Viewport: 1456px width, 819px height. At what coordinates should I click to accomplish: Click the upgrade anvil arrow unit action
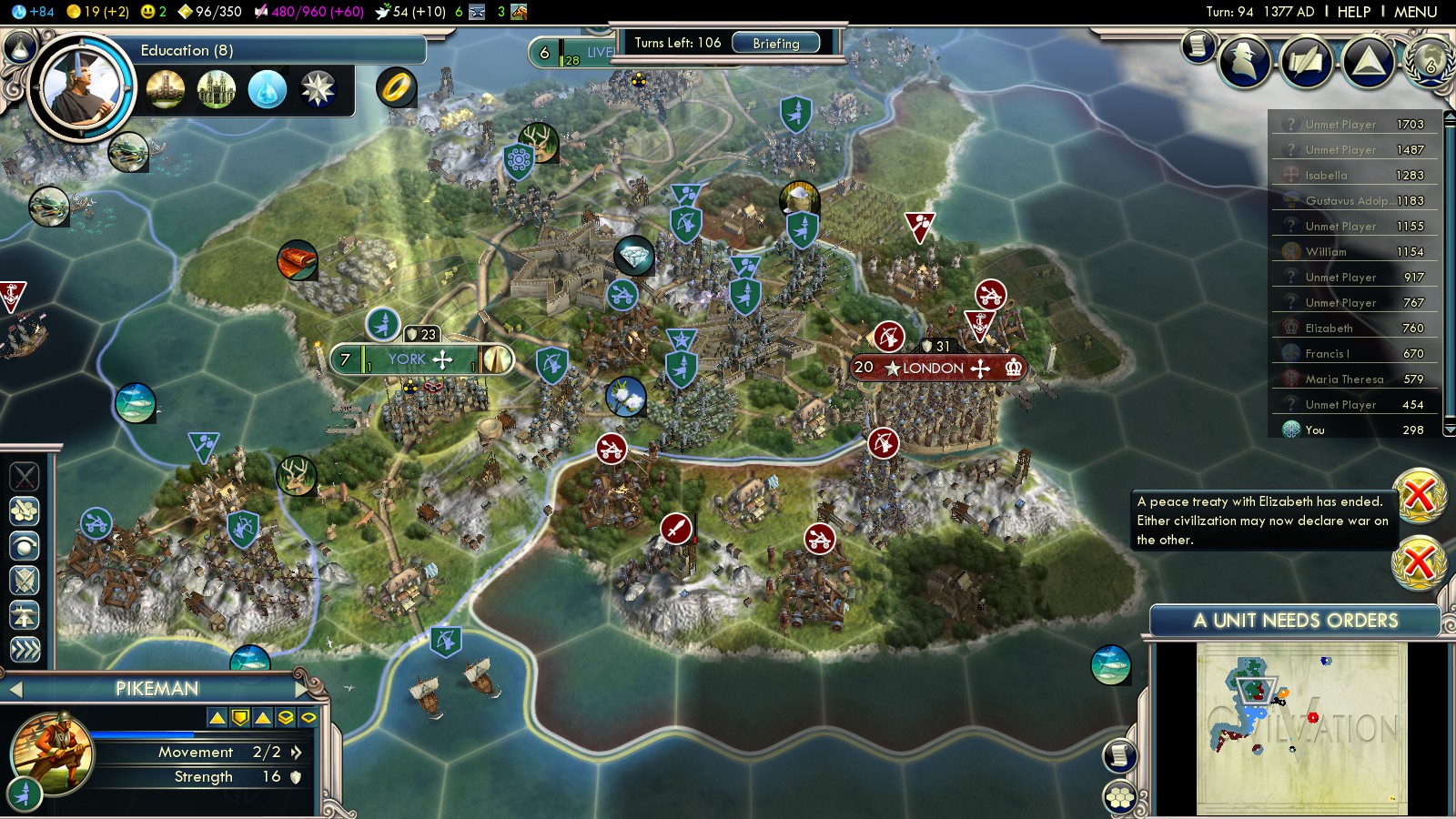(x=25, y=614)
